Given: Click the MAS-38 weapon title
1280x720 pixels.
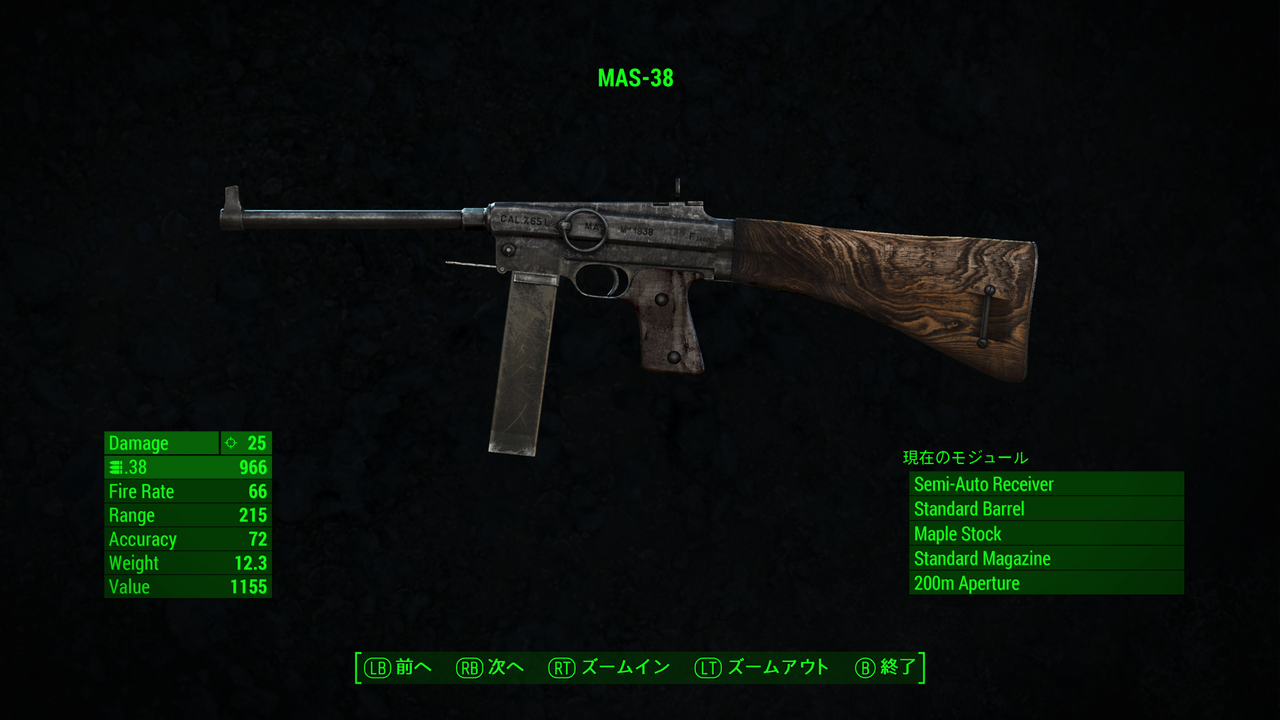Looking at the screenshot, I should point(637,77).
